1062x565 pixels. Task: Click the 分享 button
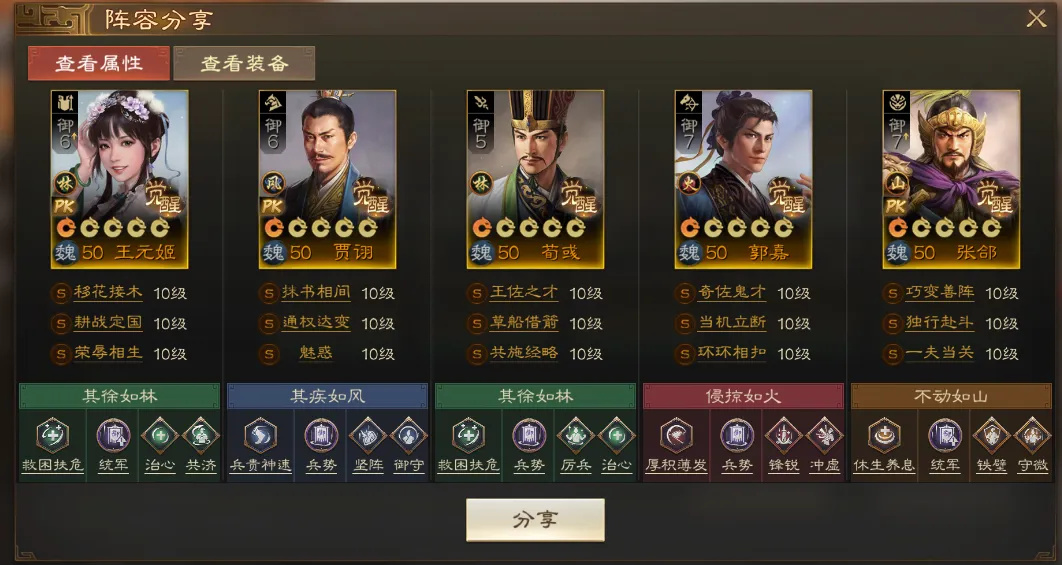pyautogui.click(x=535, y=519)
